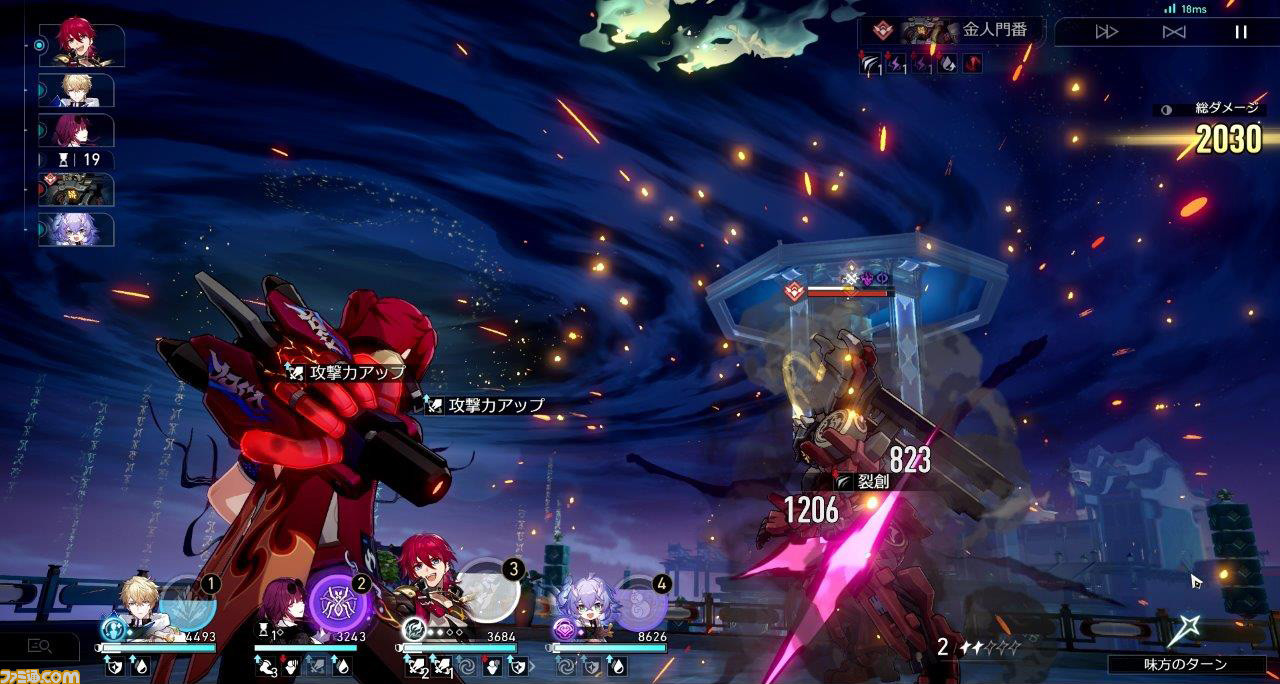Select the enemy portrait in turn order

click(x=78, y=189)
